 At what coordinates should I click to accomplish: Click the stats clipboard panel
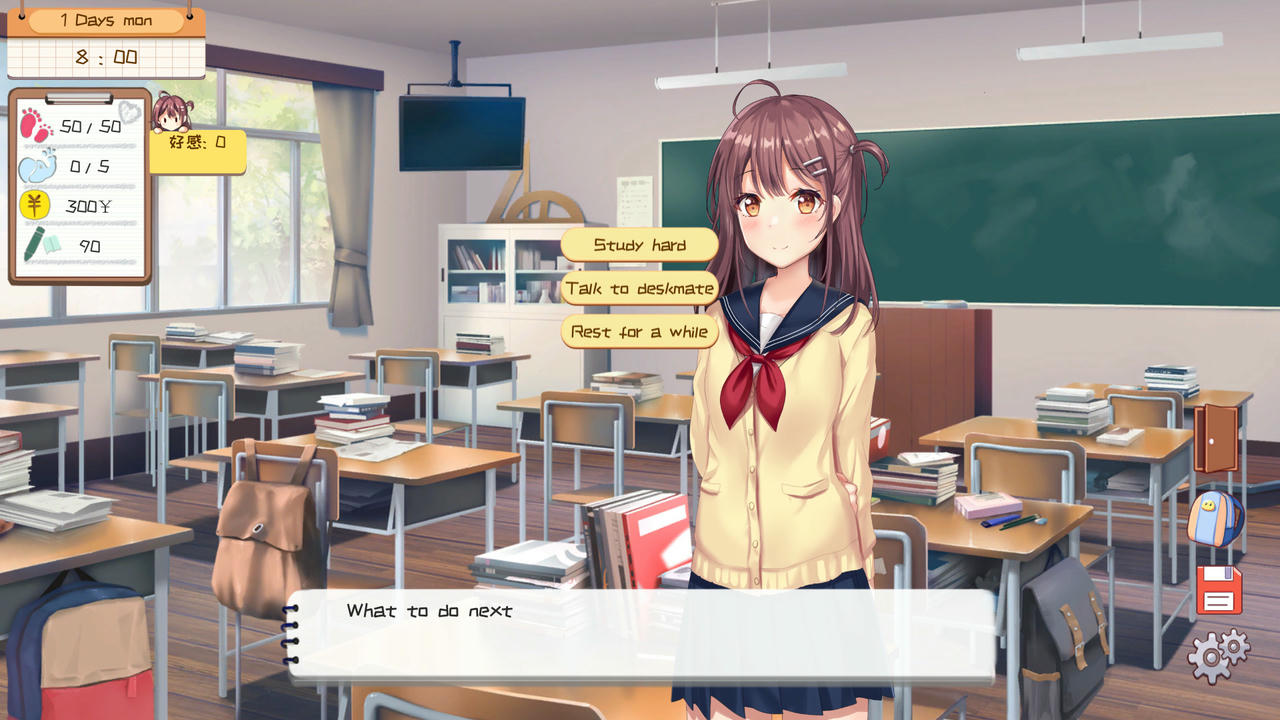point(78,190)
